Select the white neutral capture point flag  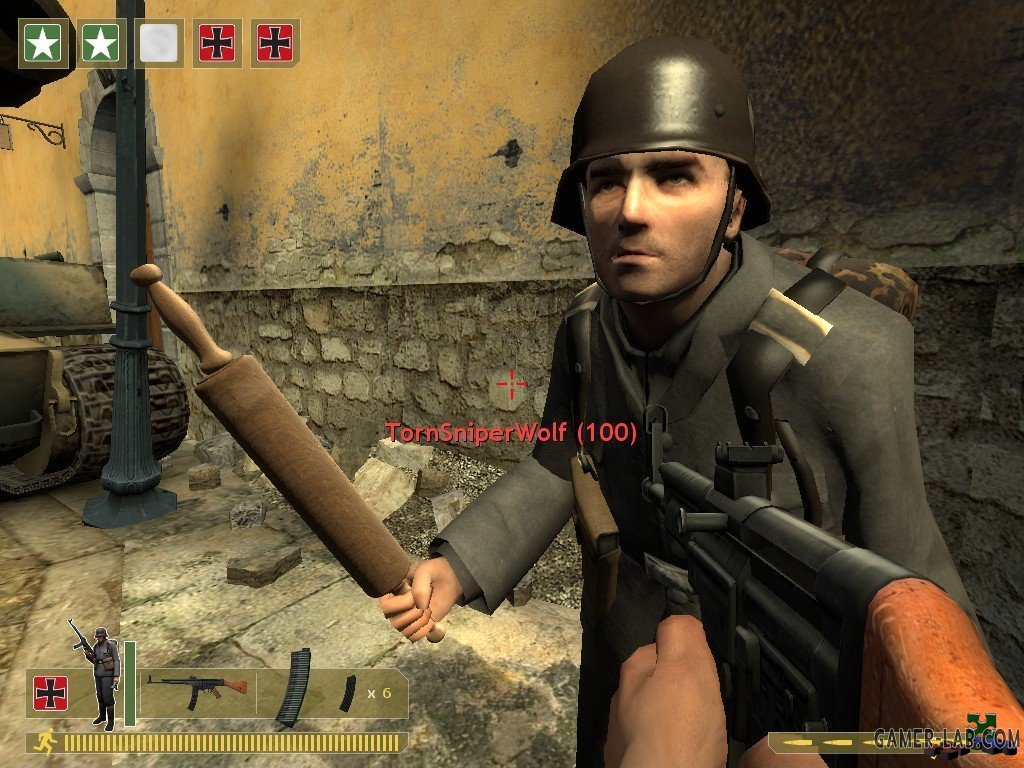click(x=159, y=43)
